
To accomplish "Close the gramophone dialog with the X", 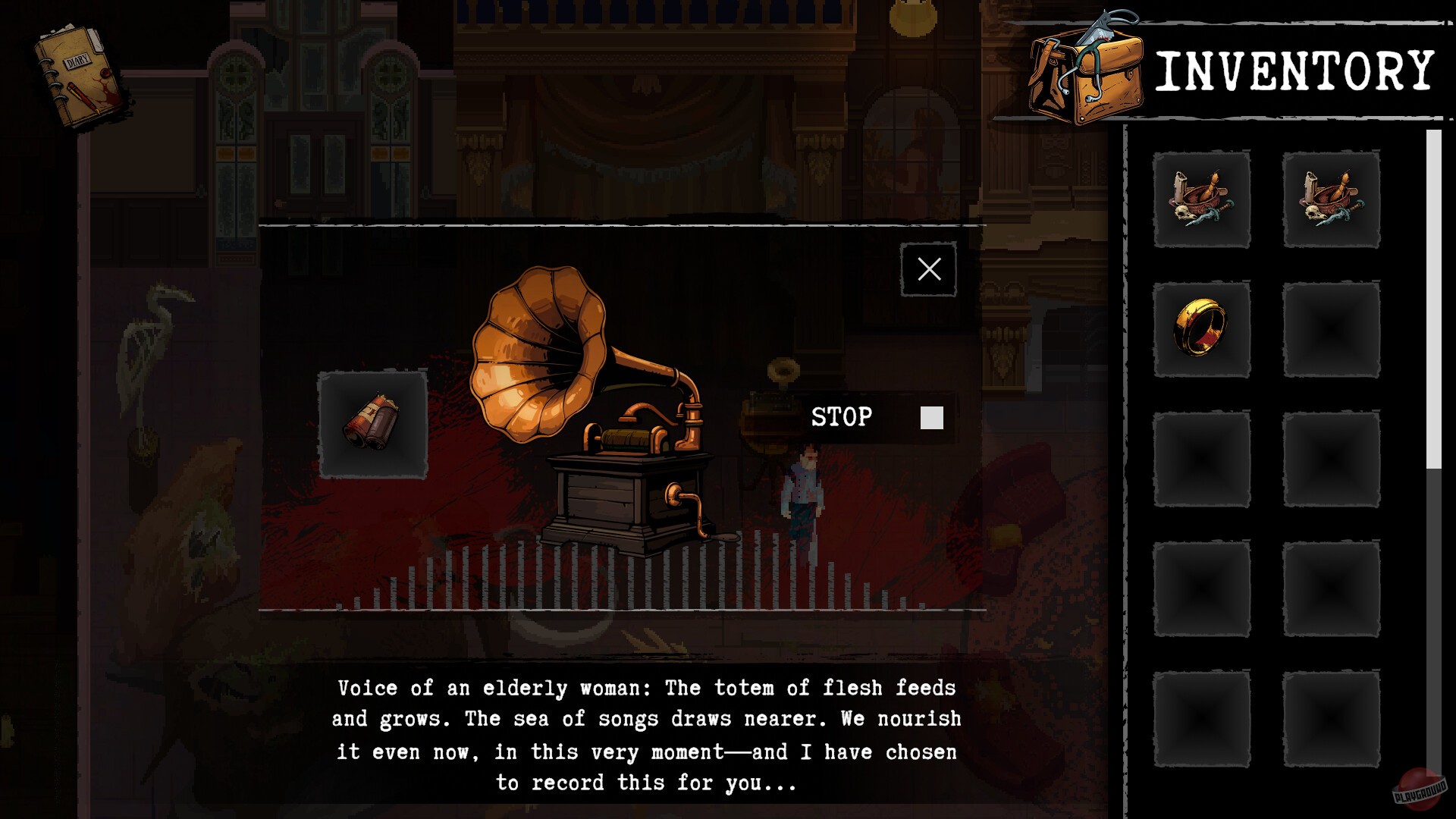I will coord(927,270).
